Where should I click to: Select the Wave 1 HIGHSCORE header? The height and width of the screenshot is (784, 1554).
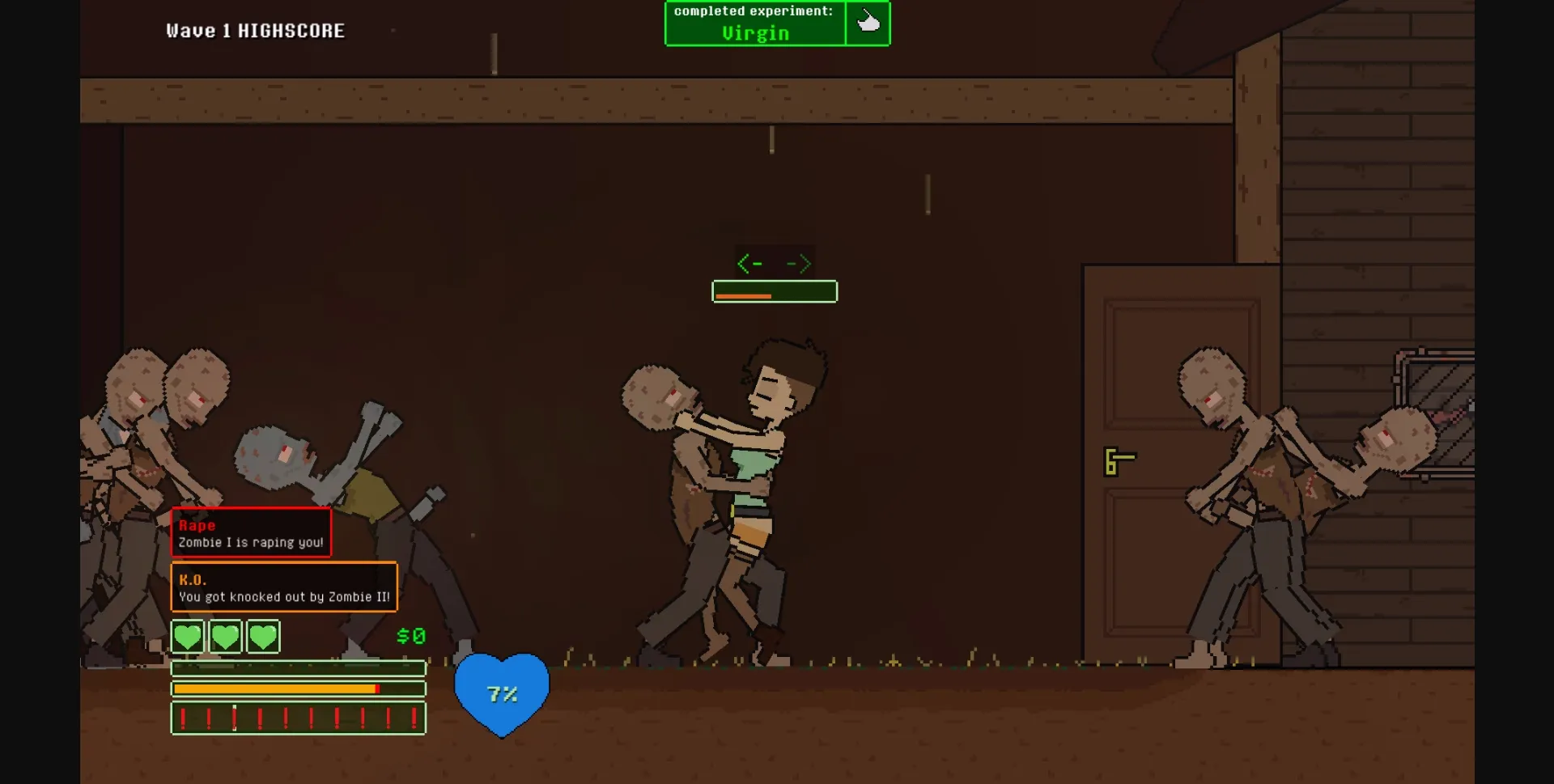point(255,30)
